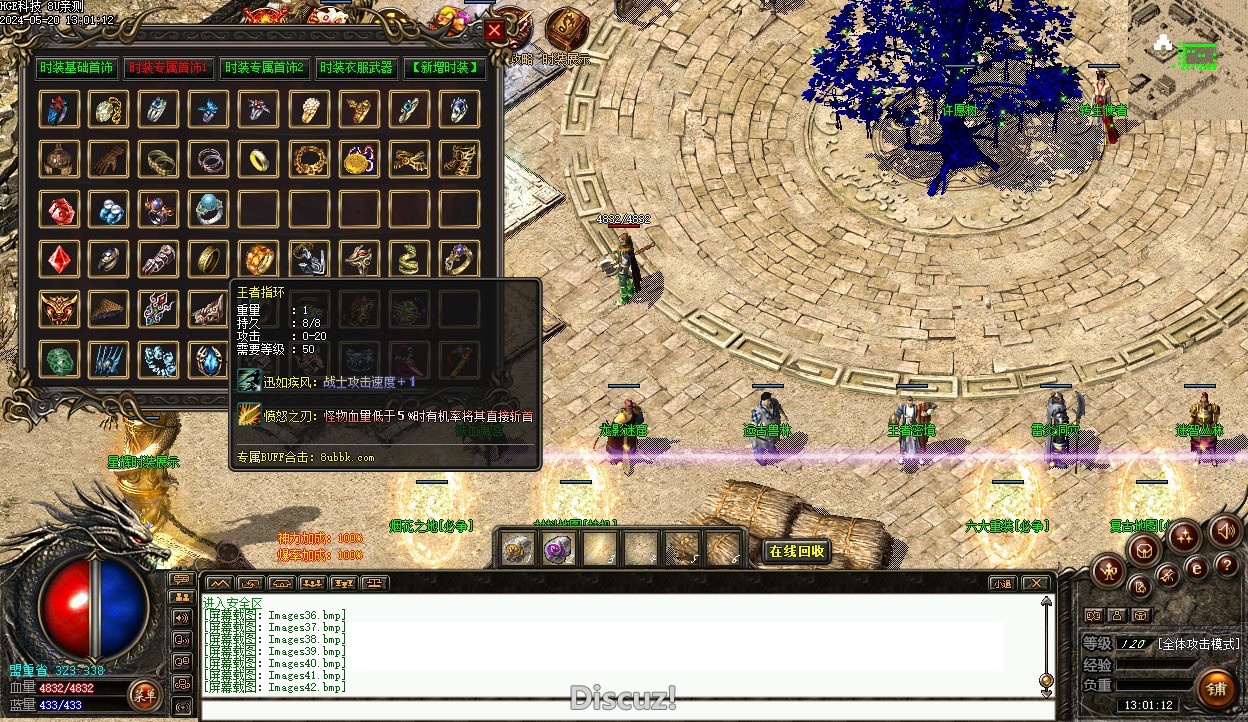The height and width of the screenshot is (722, 1248).
Task: Type in the chat input box
Action: tap(620, 710)
